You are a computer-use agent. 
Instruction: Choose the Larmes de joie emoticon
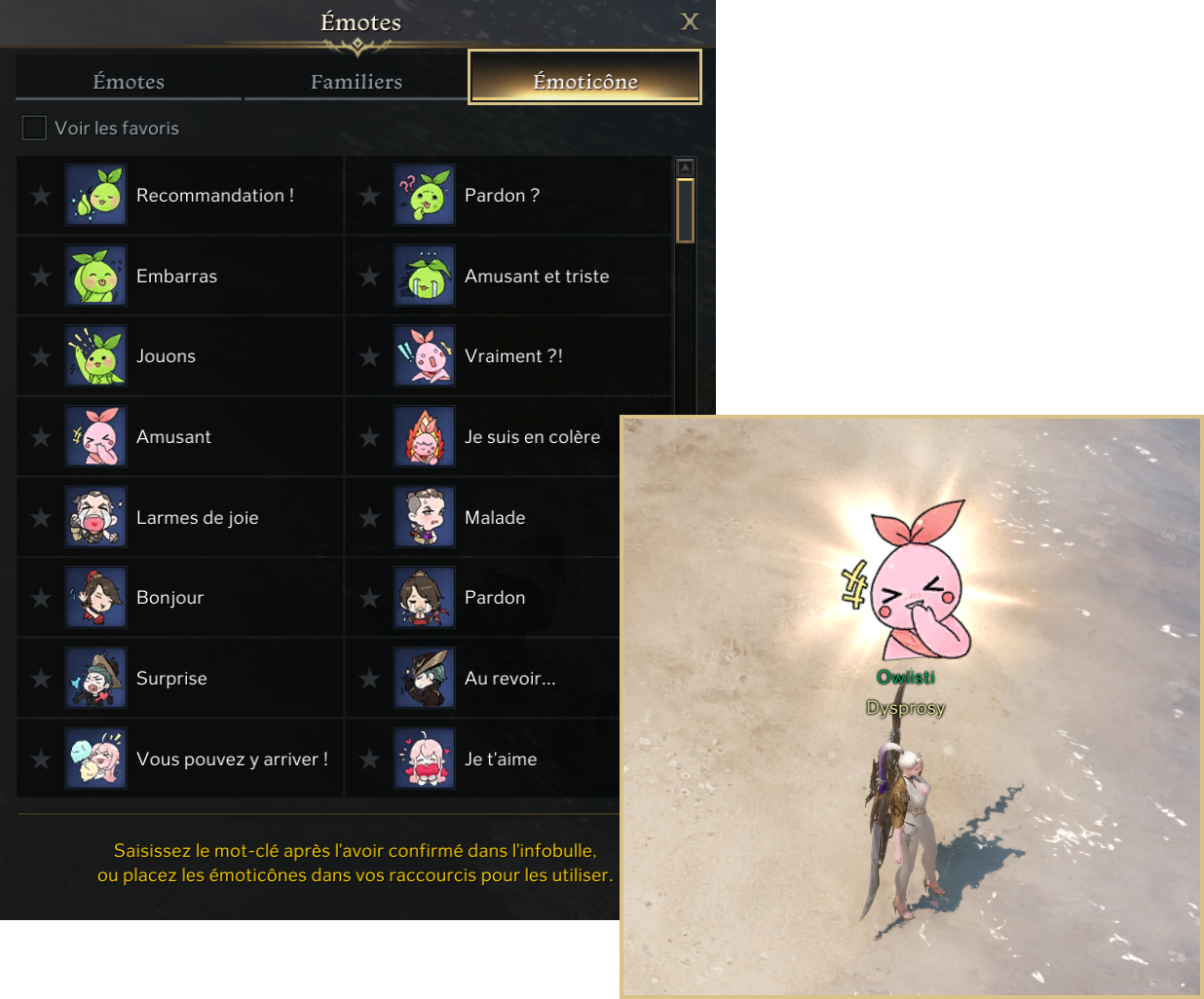(x=95, y=517)
